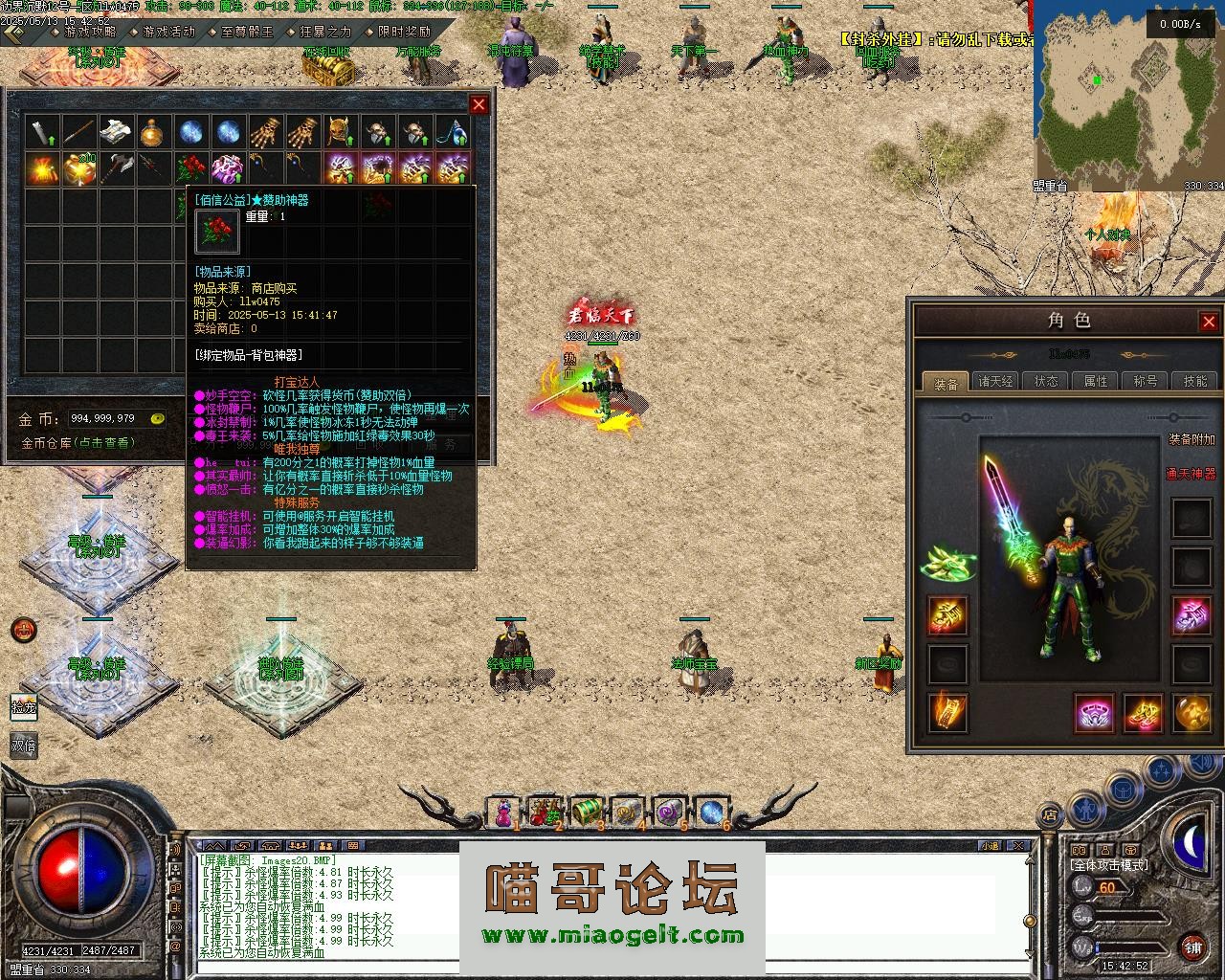Image resolution: width=1225 pixels, height=980 pixels.
Task: Use the red potion hotbar slot 1
Action: (502, 813)
